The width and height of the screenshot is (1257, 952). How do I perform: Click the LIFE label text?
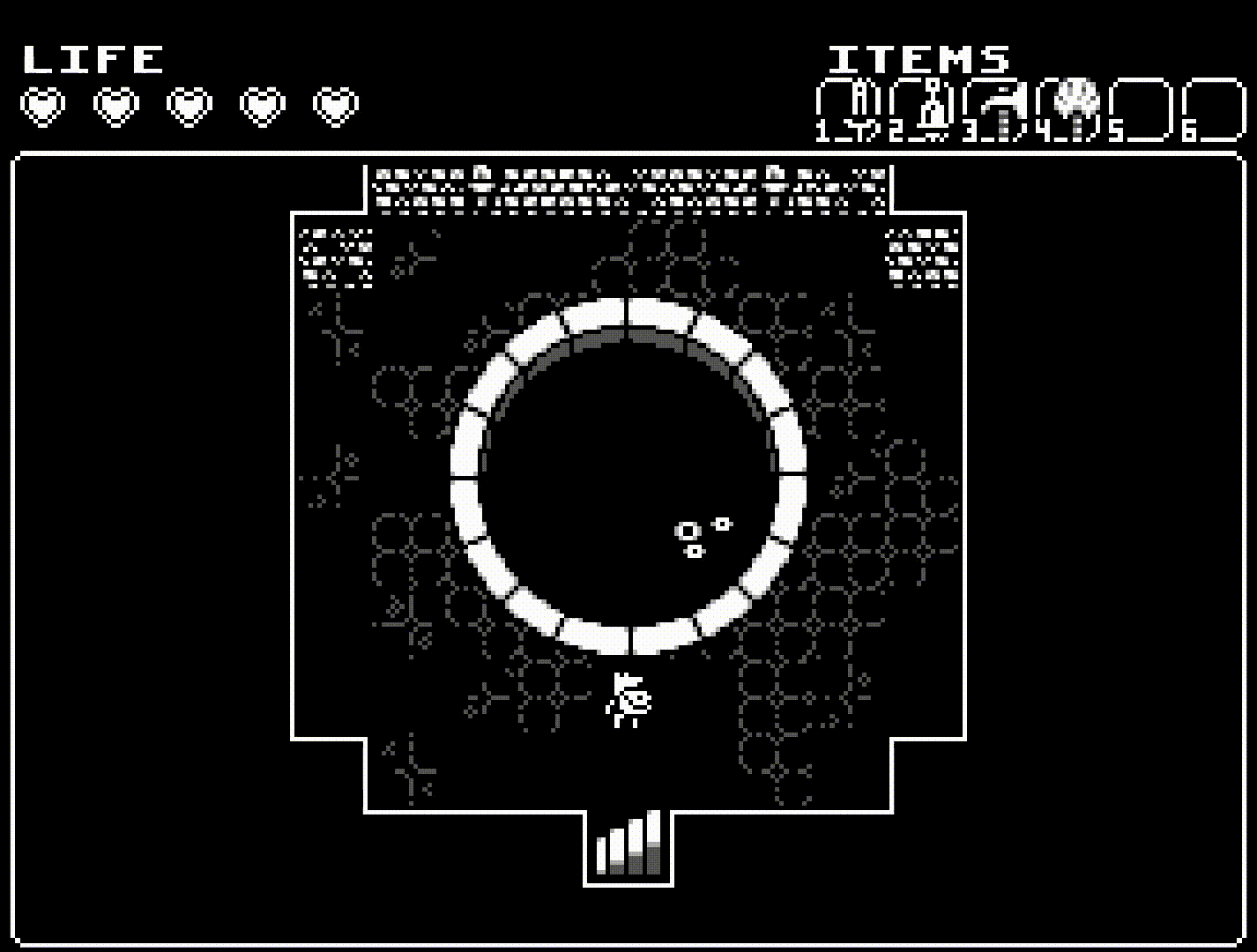(93, 57)
